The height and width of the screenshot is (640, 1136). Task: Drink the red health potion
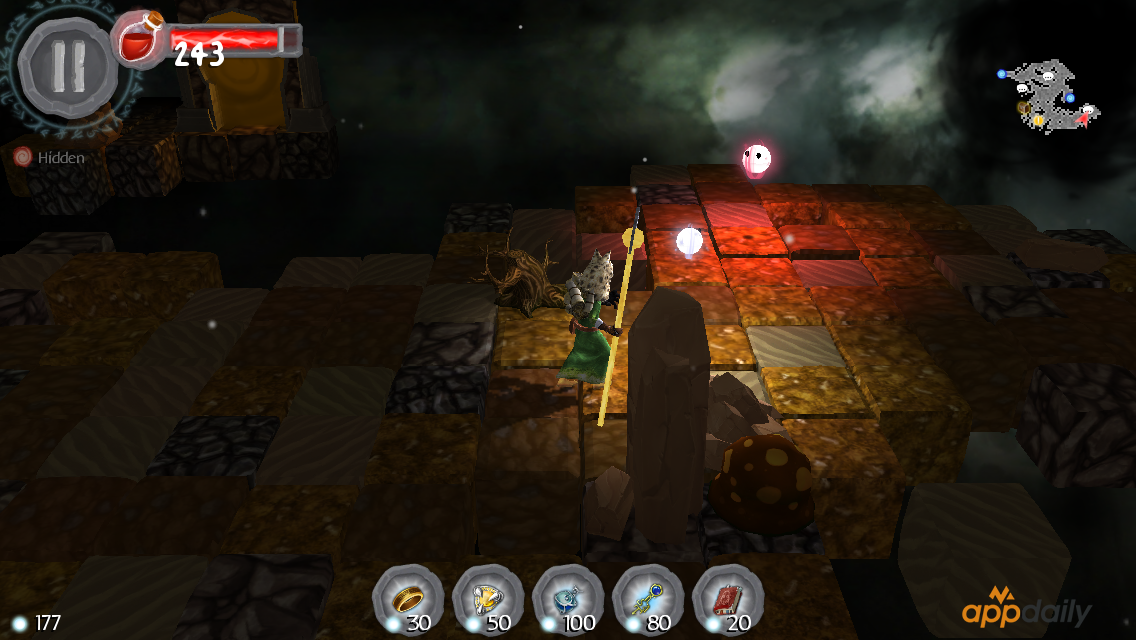137,38
